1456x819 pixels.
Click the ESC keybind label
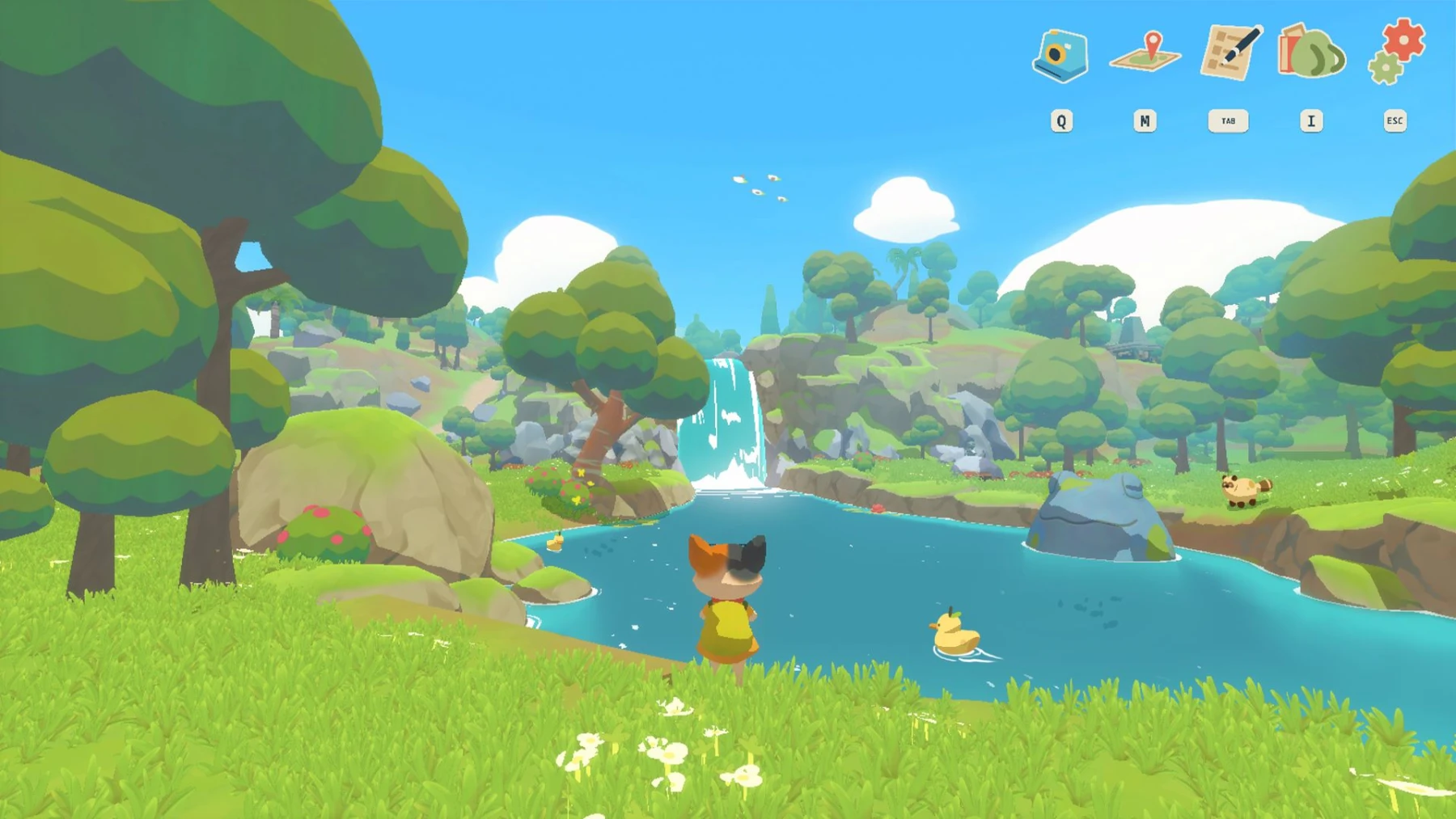[x=1395, y=120]
